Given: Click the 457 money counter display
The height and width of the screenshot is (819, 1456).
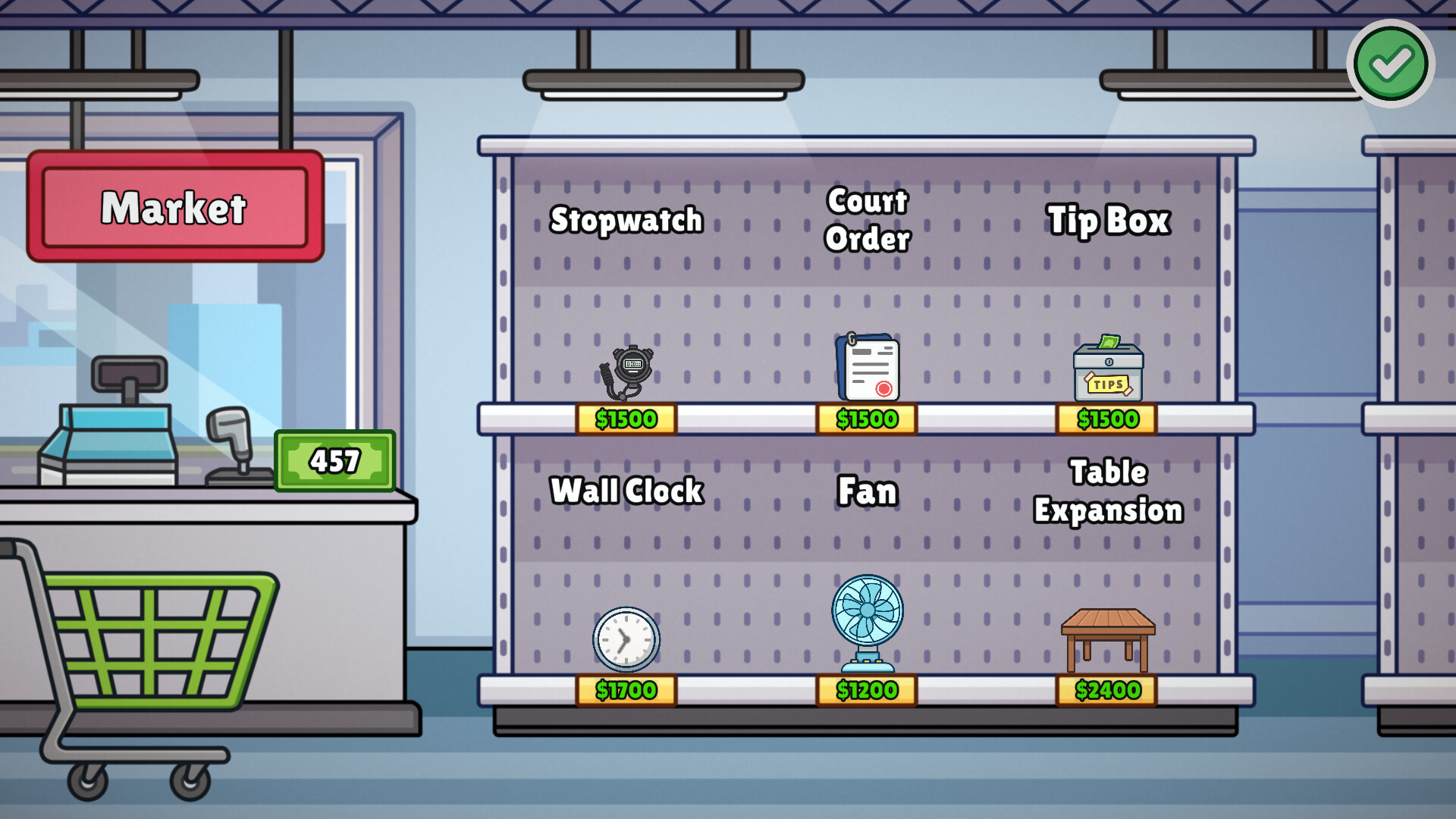Looking at the screenshot, I should (334, 460).
